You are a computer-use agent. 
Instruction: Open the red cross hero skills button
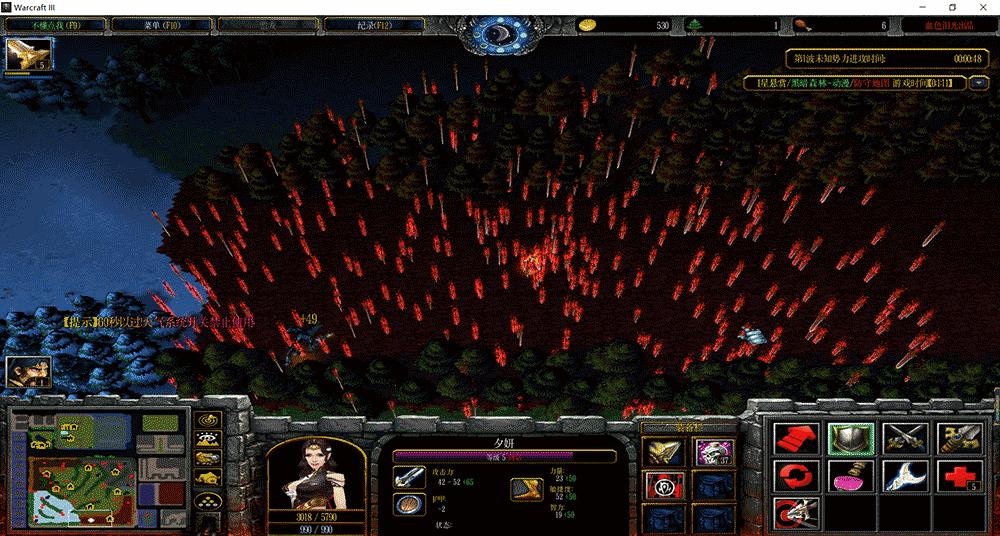pos(959,475)
